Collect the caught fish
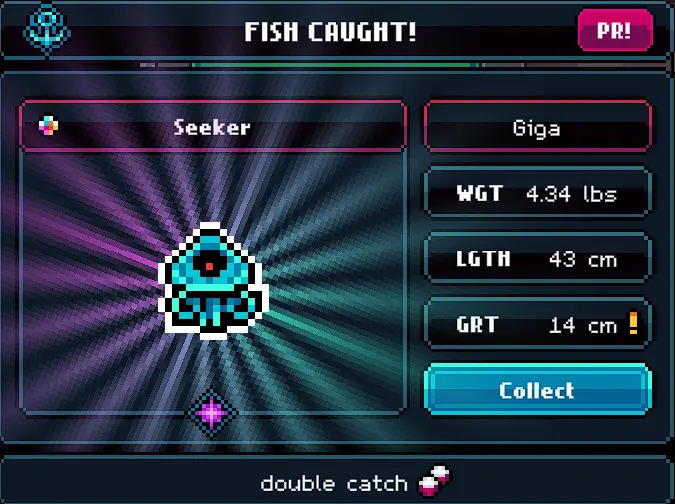 click(x=537, y=390)
